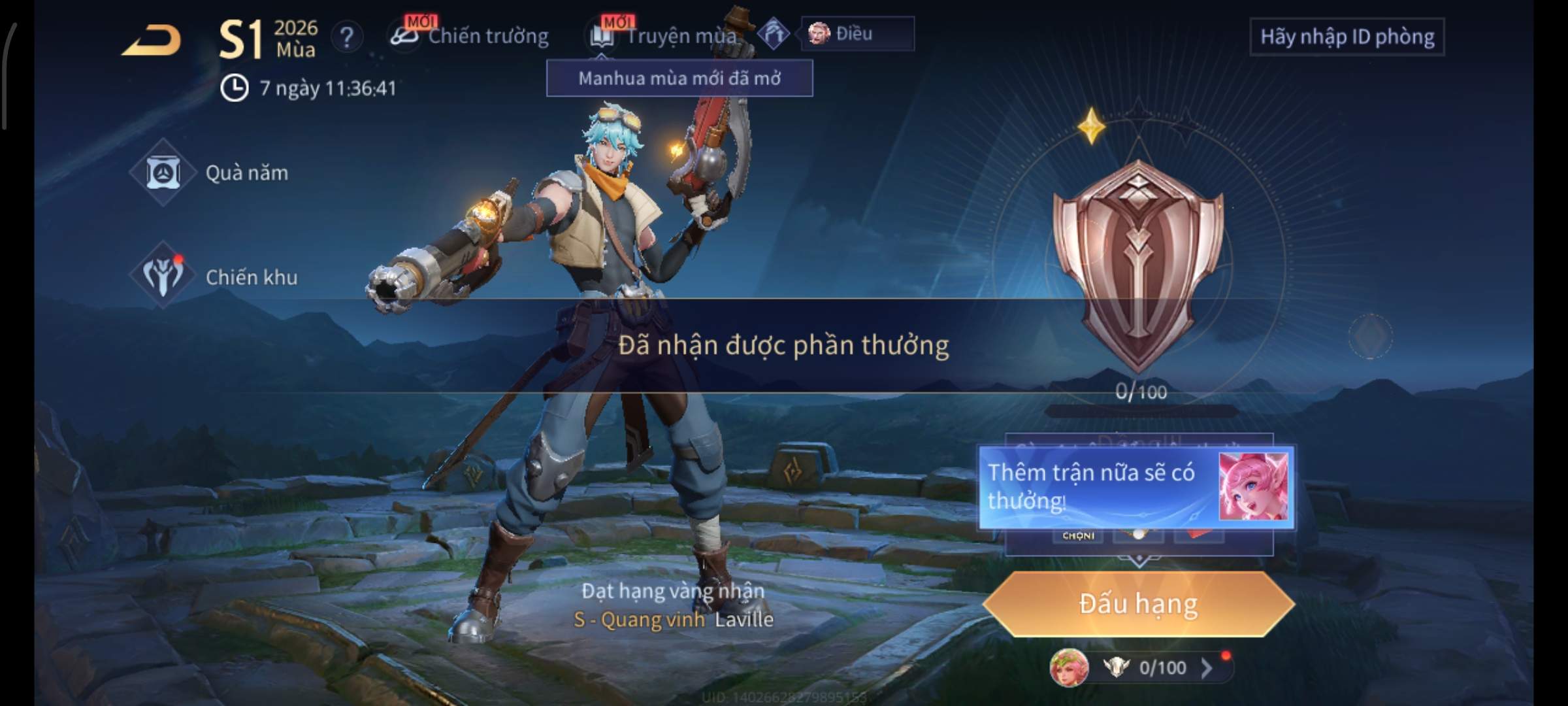Open Truyện mùa season story

[x=666, y=36]
